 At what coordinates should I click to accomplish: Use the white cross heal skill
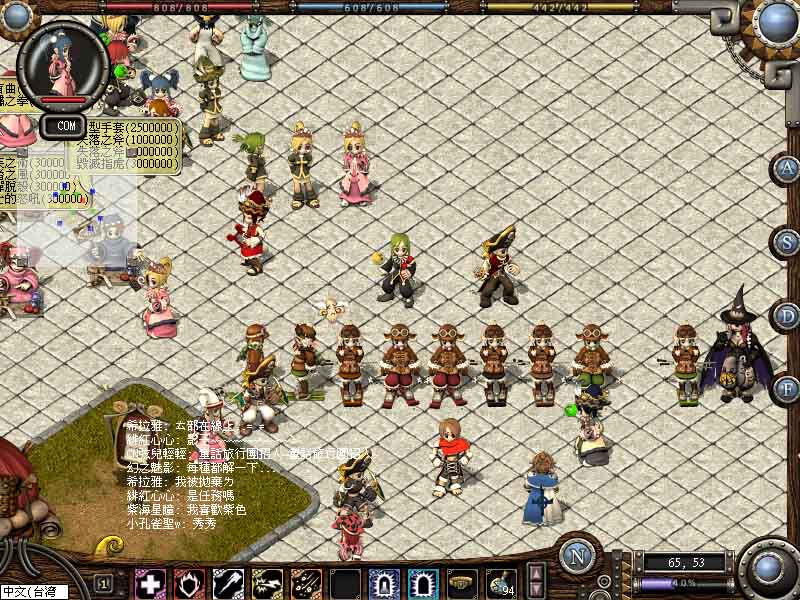click(151, 583)
